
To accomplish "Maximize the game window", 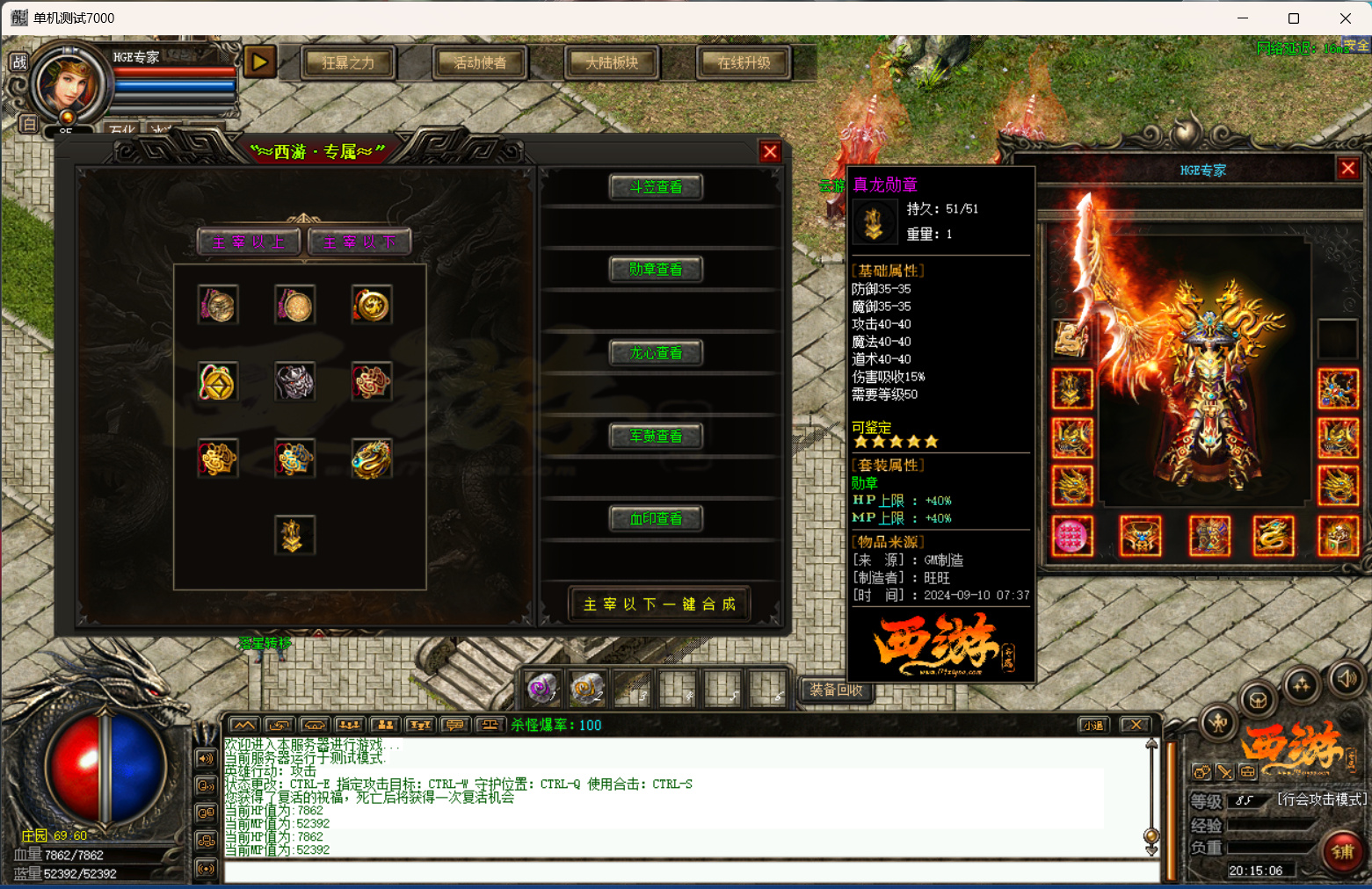I will tap(1294, 18).
